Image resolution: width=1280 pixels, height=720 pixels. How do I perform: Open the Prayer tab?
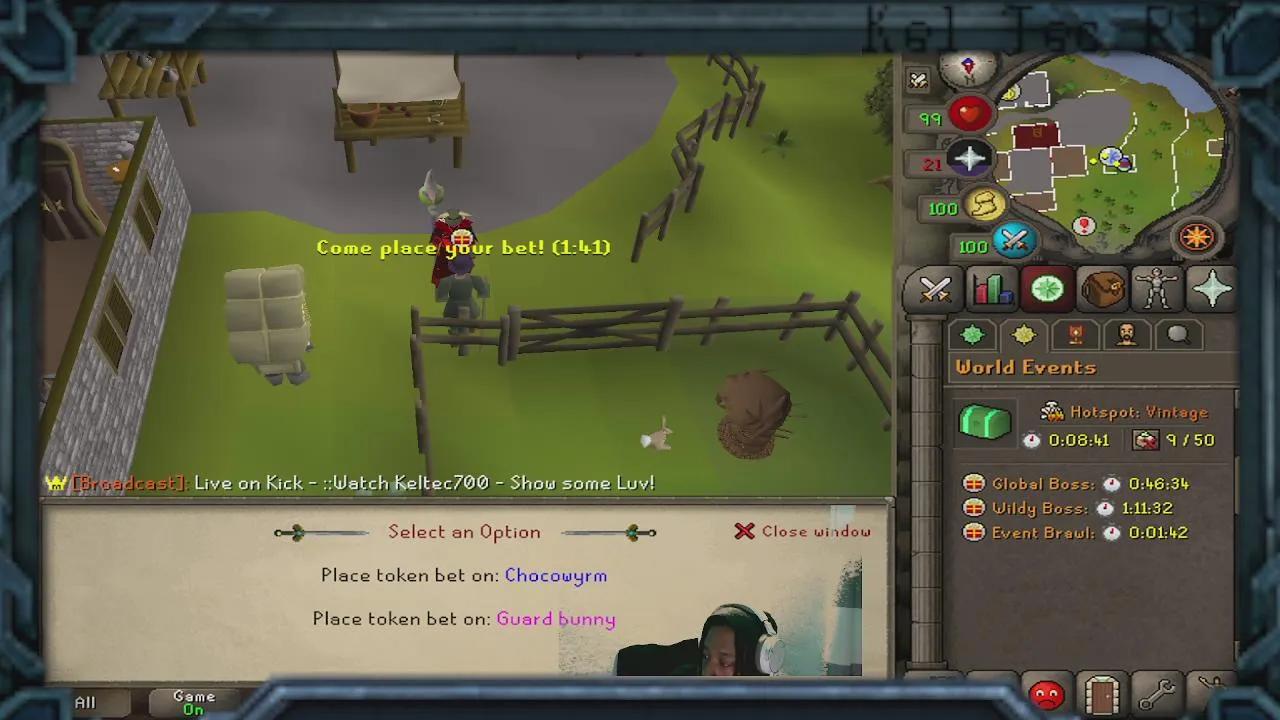(x=1213, y=290)
